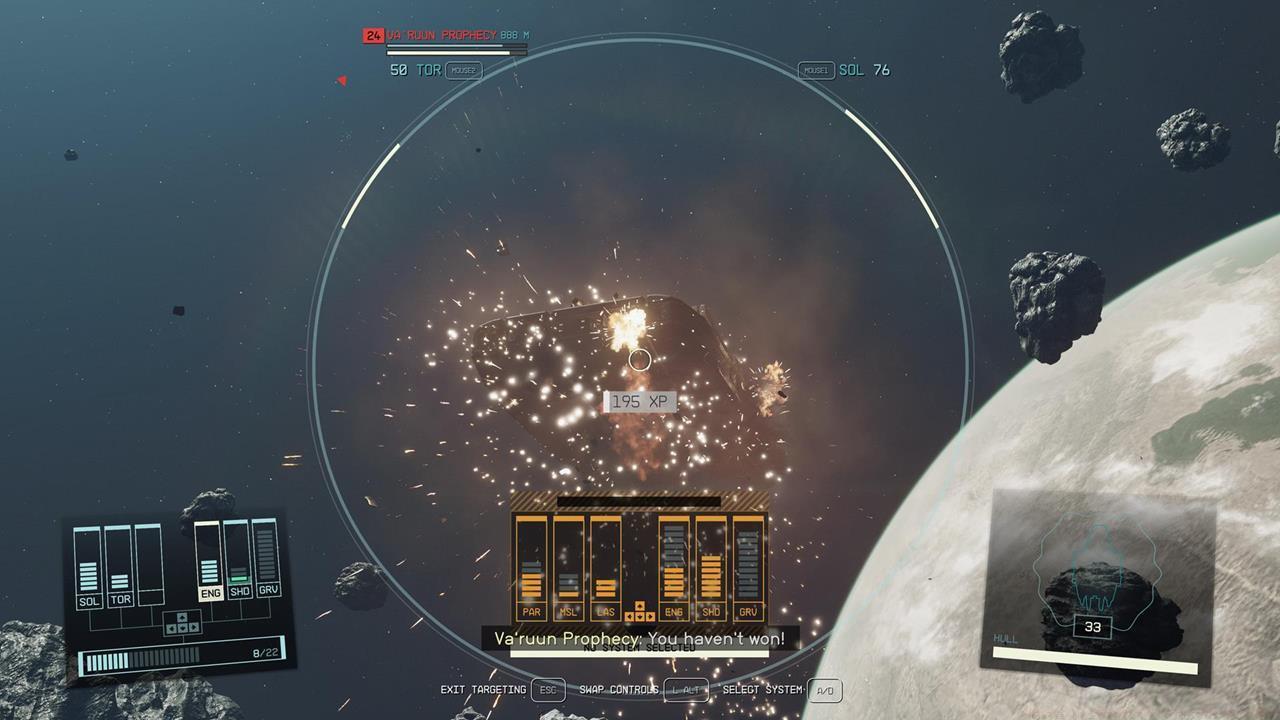Select your ship's TOR power column
1280x720 pixels.
(120, 567)
